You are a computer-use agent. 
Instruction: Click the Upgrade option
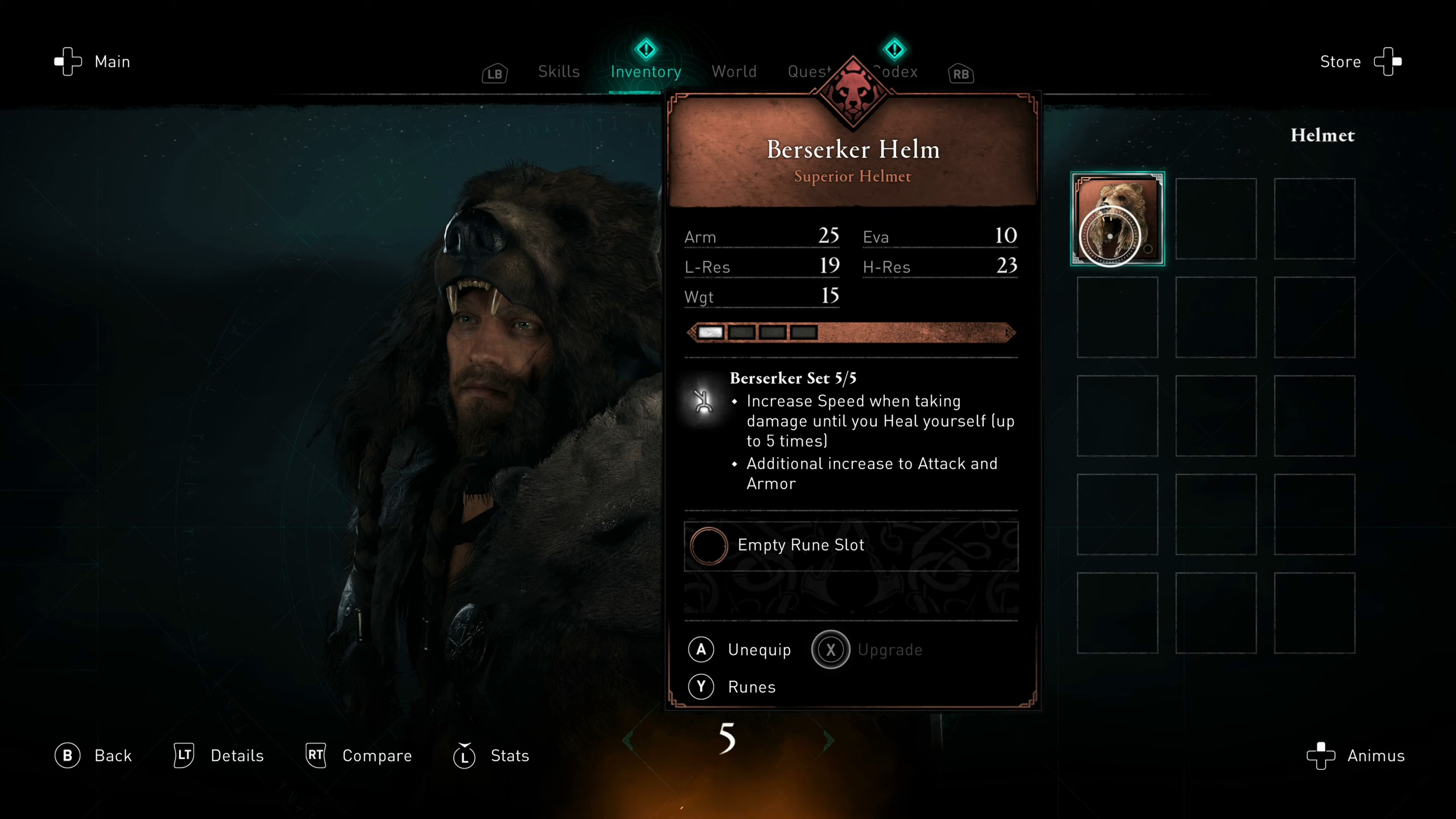click(868, 650)
